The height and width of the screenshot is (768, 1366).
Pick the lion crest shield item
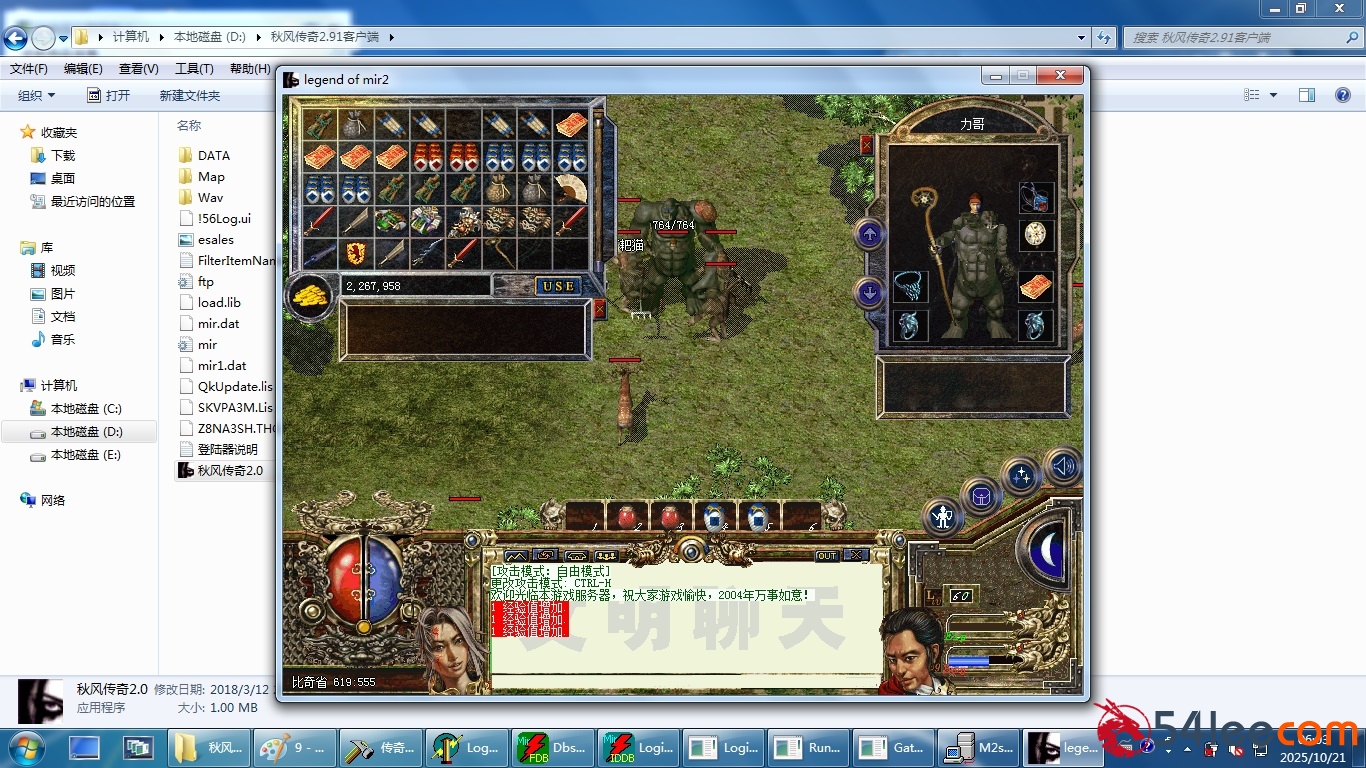pyautogui.click(x=355, y=253)
